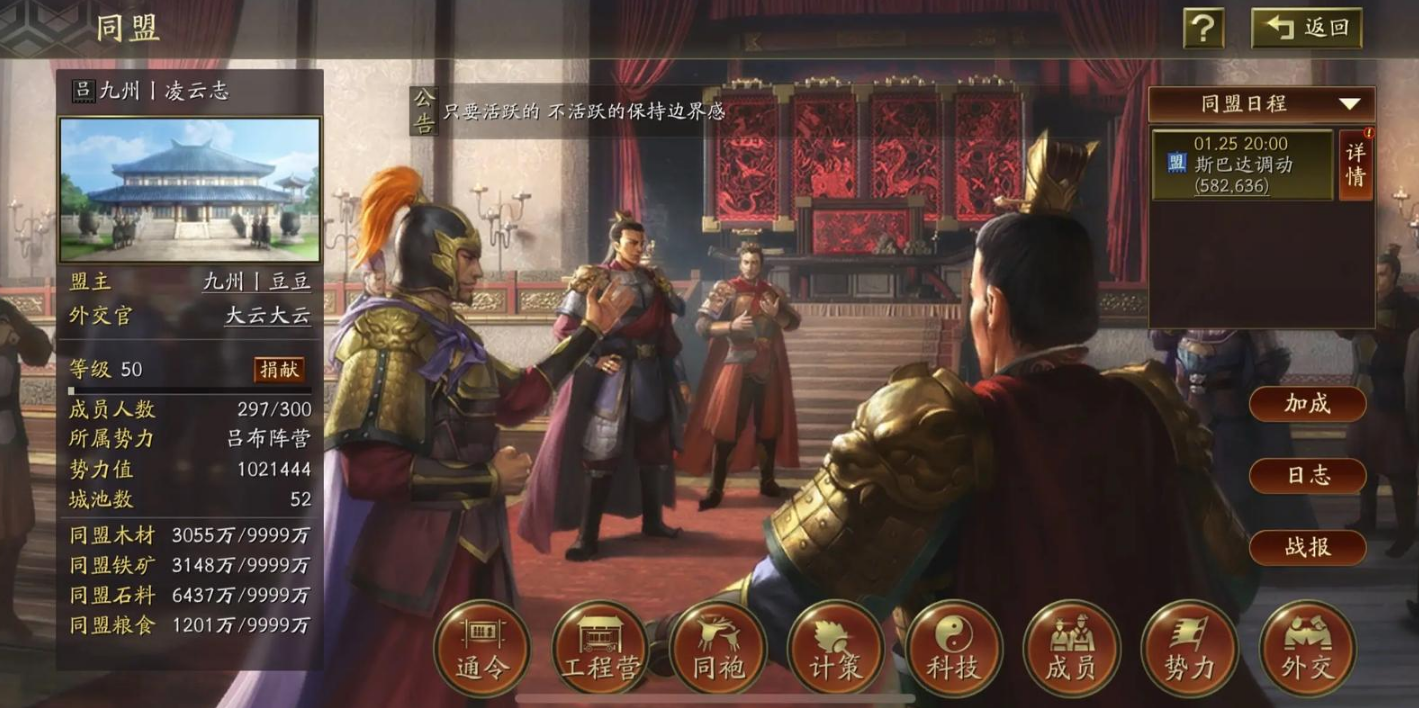Open the question mark help button
The height and width of the screenshot is (708, 1419).
coord(1203,28)
